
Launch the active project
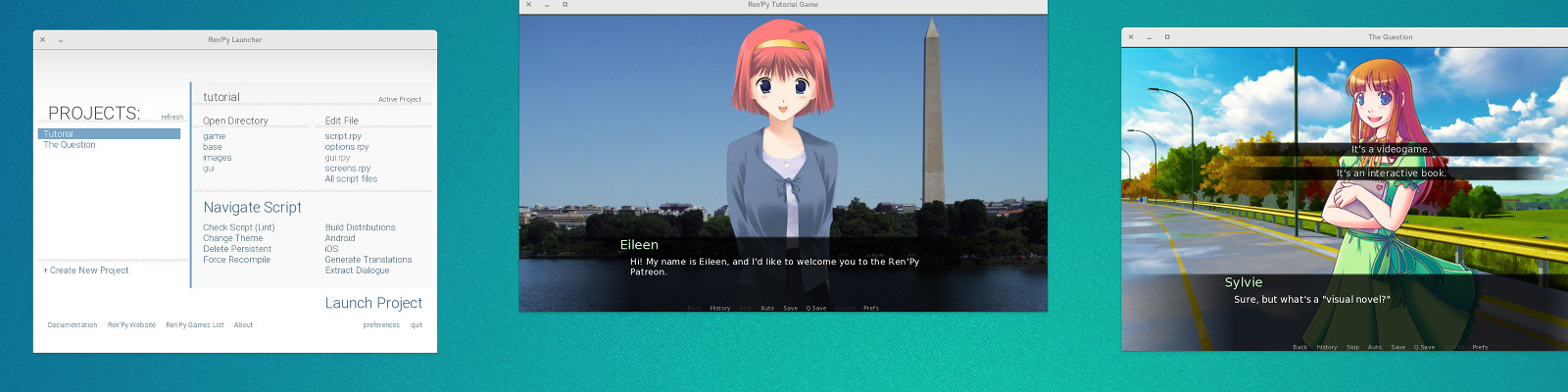tap(373, 303)
